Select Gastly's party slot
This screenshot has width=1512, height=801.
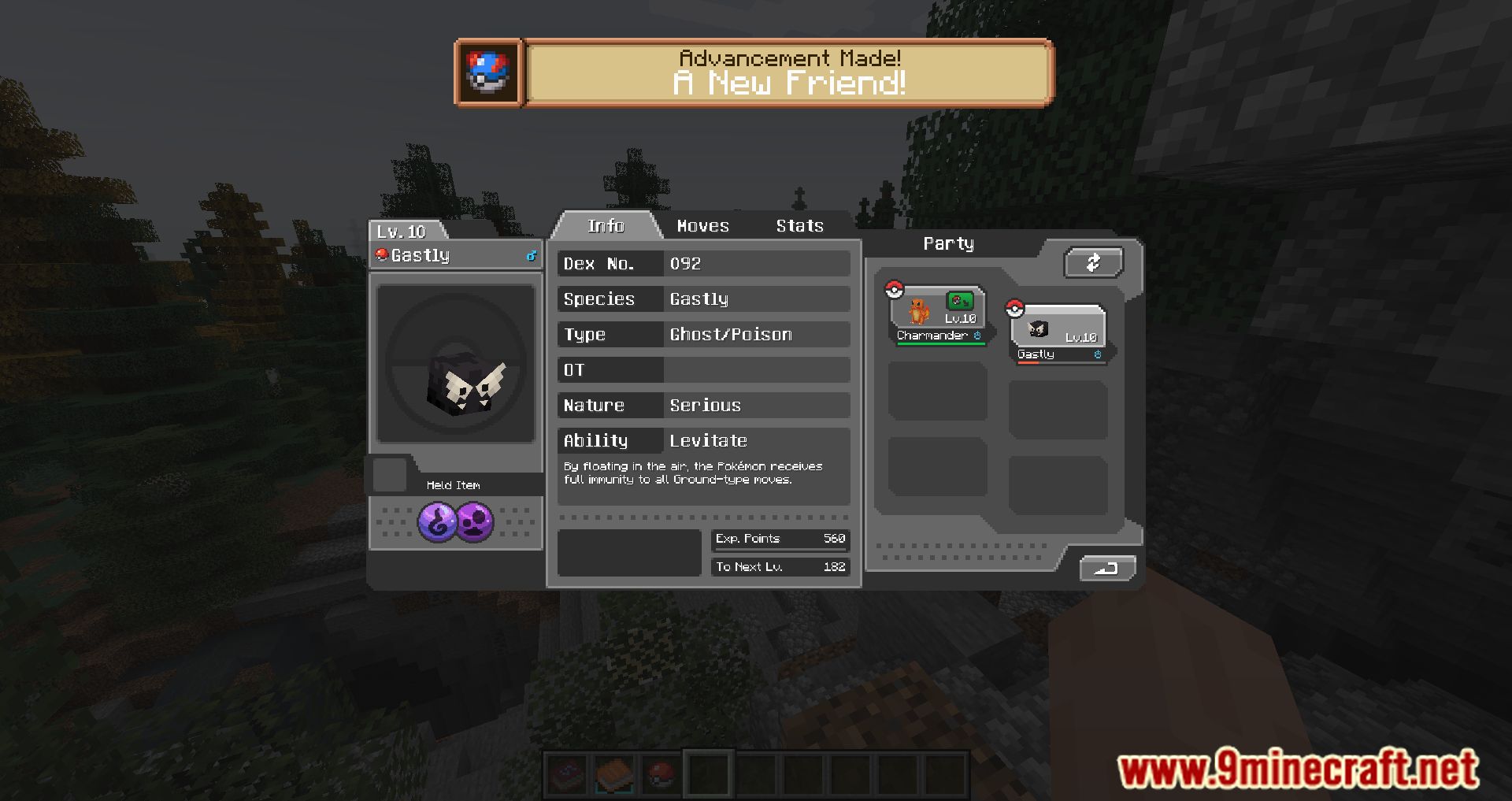click(x=1058, y=333)
